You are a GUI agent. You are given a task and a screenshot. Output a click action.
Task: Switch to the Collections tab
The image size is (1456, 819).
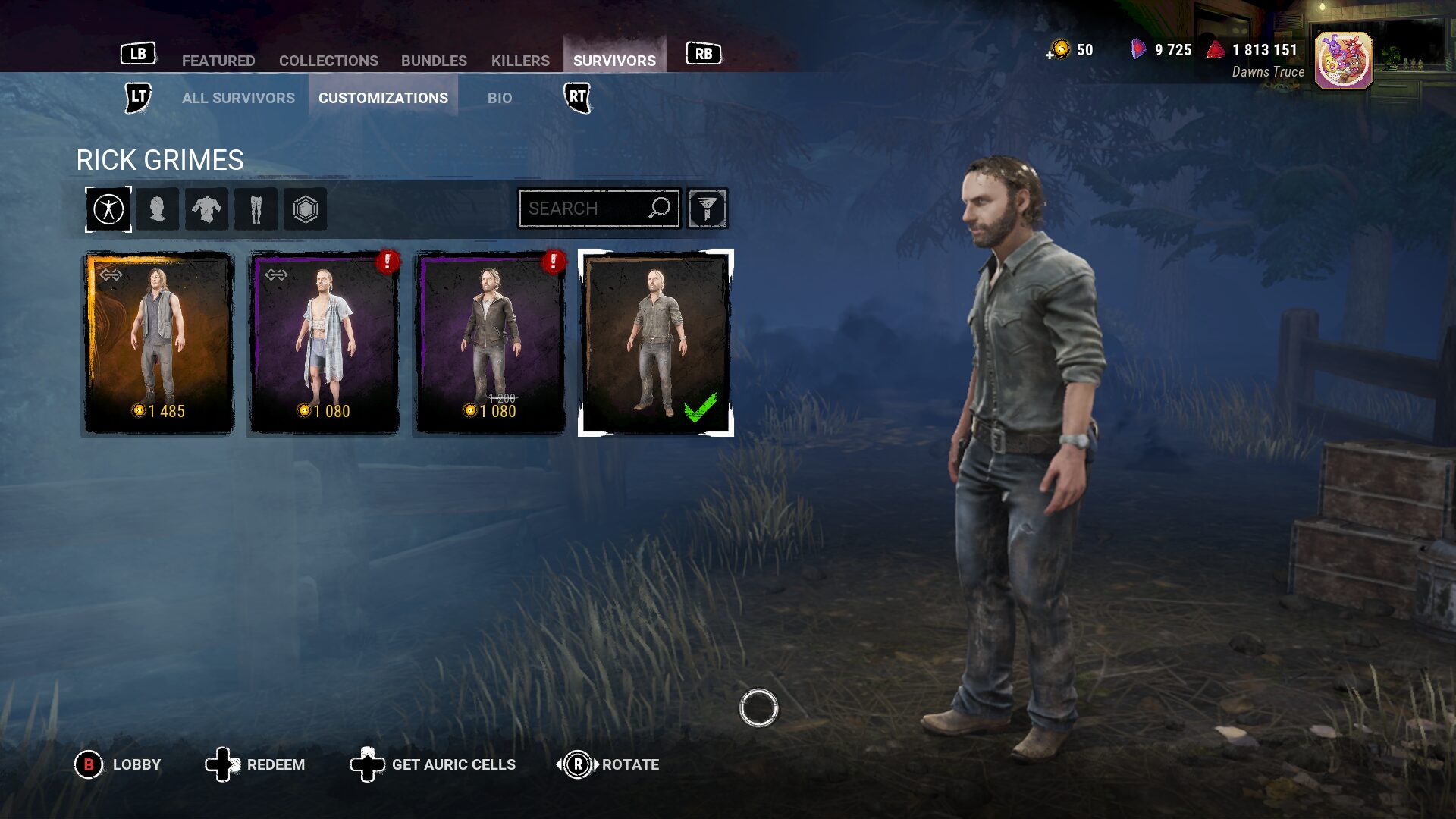click(328, 61)
